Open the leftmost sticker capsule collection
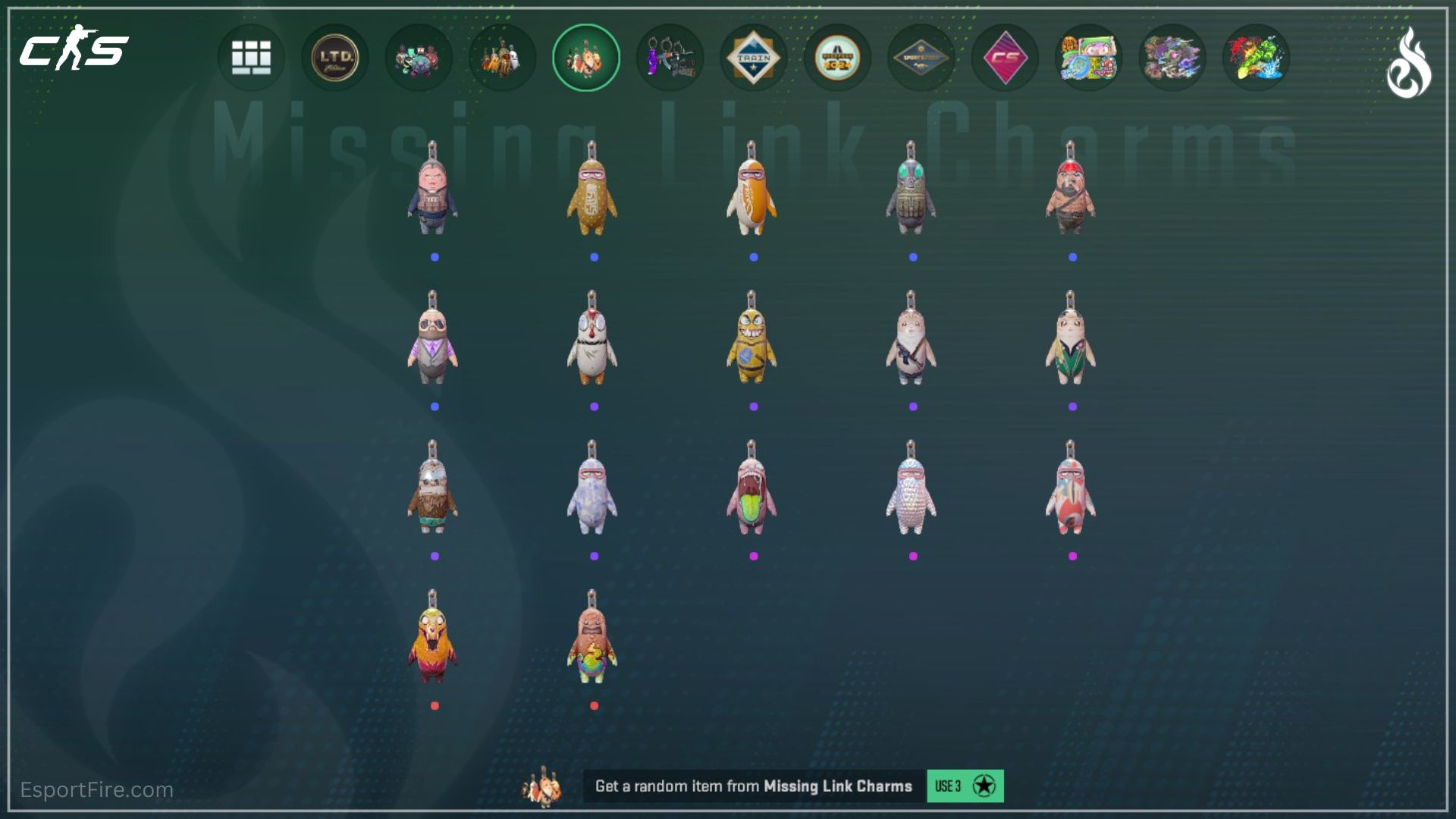 coord(1087,58)
